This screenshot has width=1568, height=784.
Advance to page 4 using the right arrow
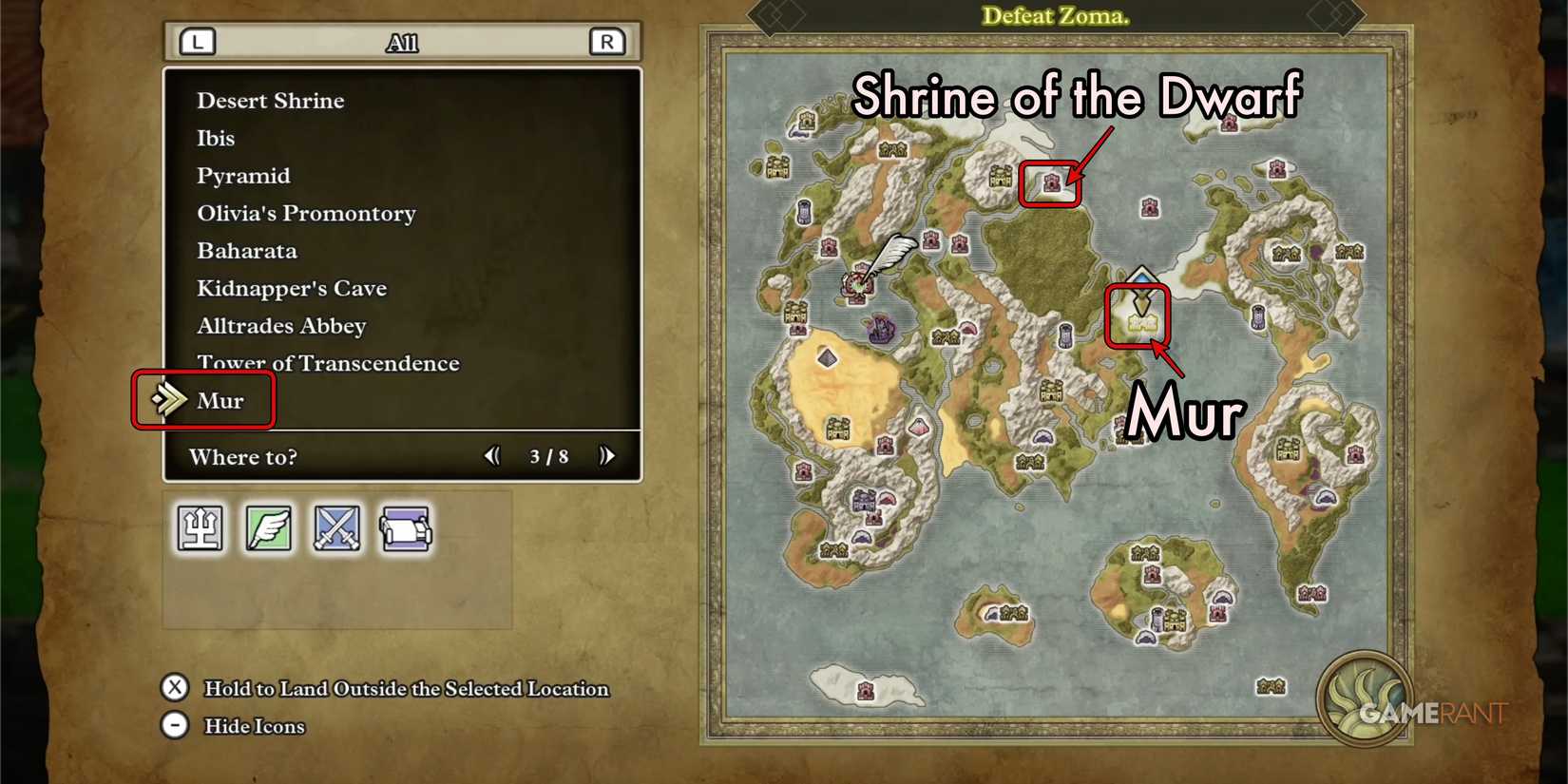click(607, 456)
